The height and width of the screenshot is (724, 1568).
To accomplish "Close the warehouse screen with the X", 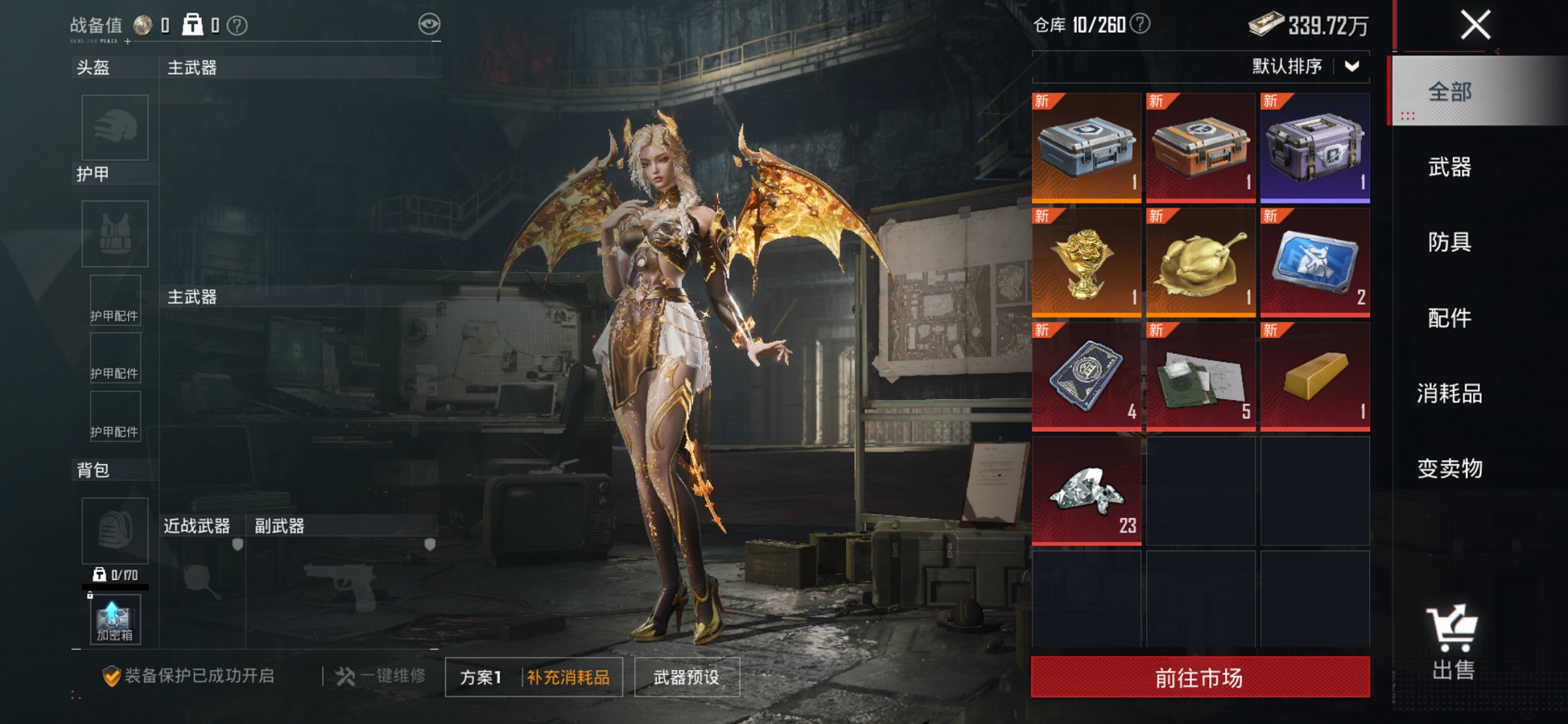I will click(x=1475, y=25).
